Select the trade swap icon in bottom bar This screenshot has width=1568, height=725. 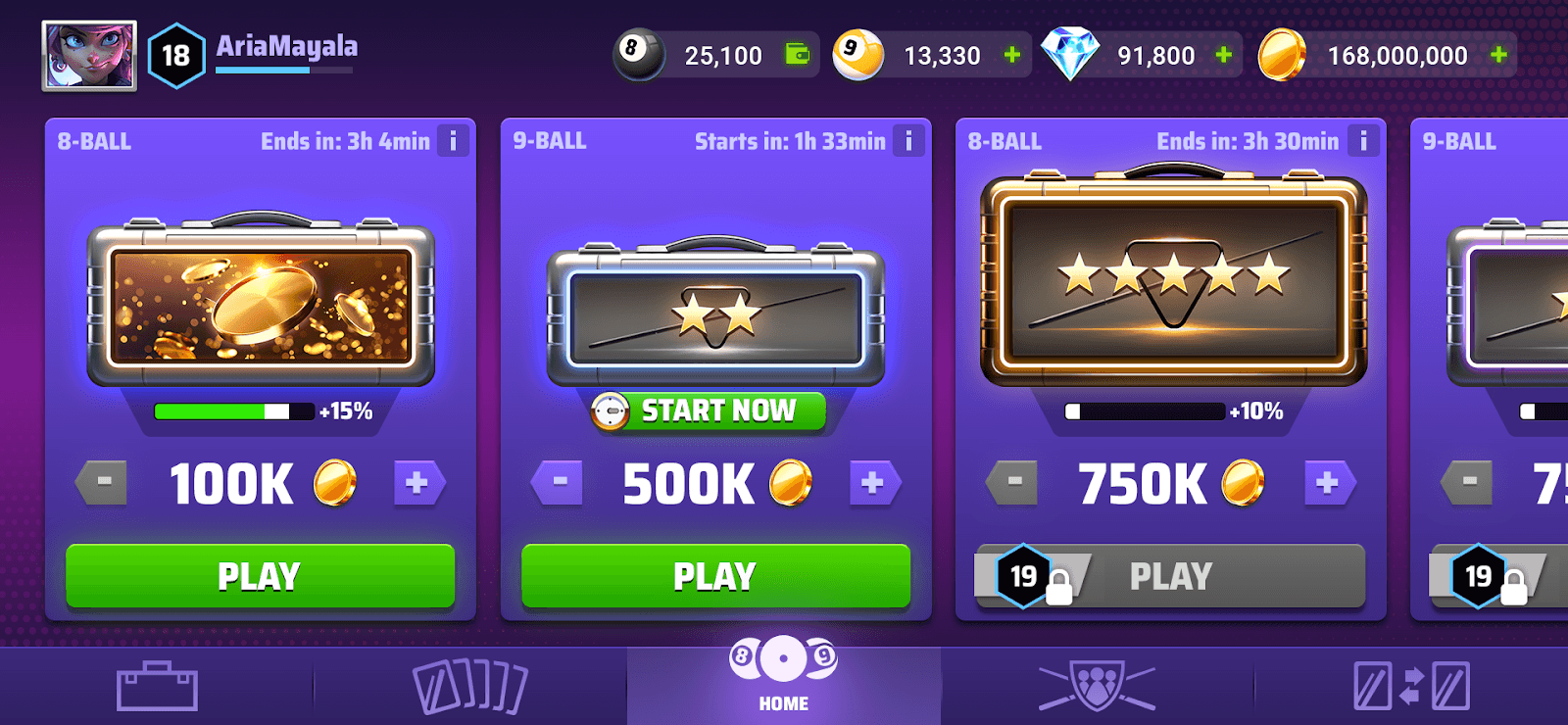click(x=1411, y=684)
